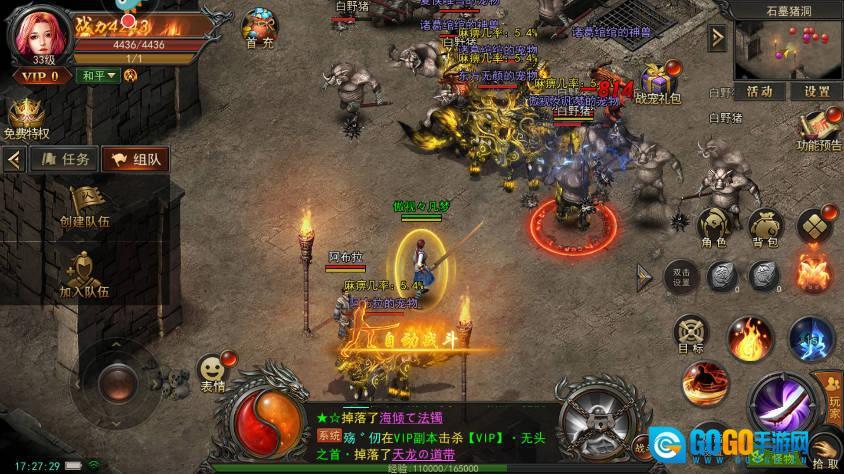Switch to the 任务 quest tab
Viewport: 844px width, 474px height.
(x=64, y=158)
